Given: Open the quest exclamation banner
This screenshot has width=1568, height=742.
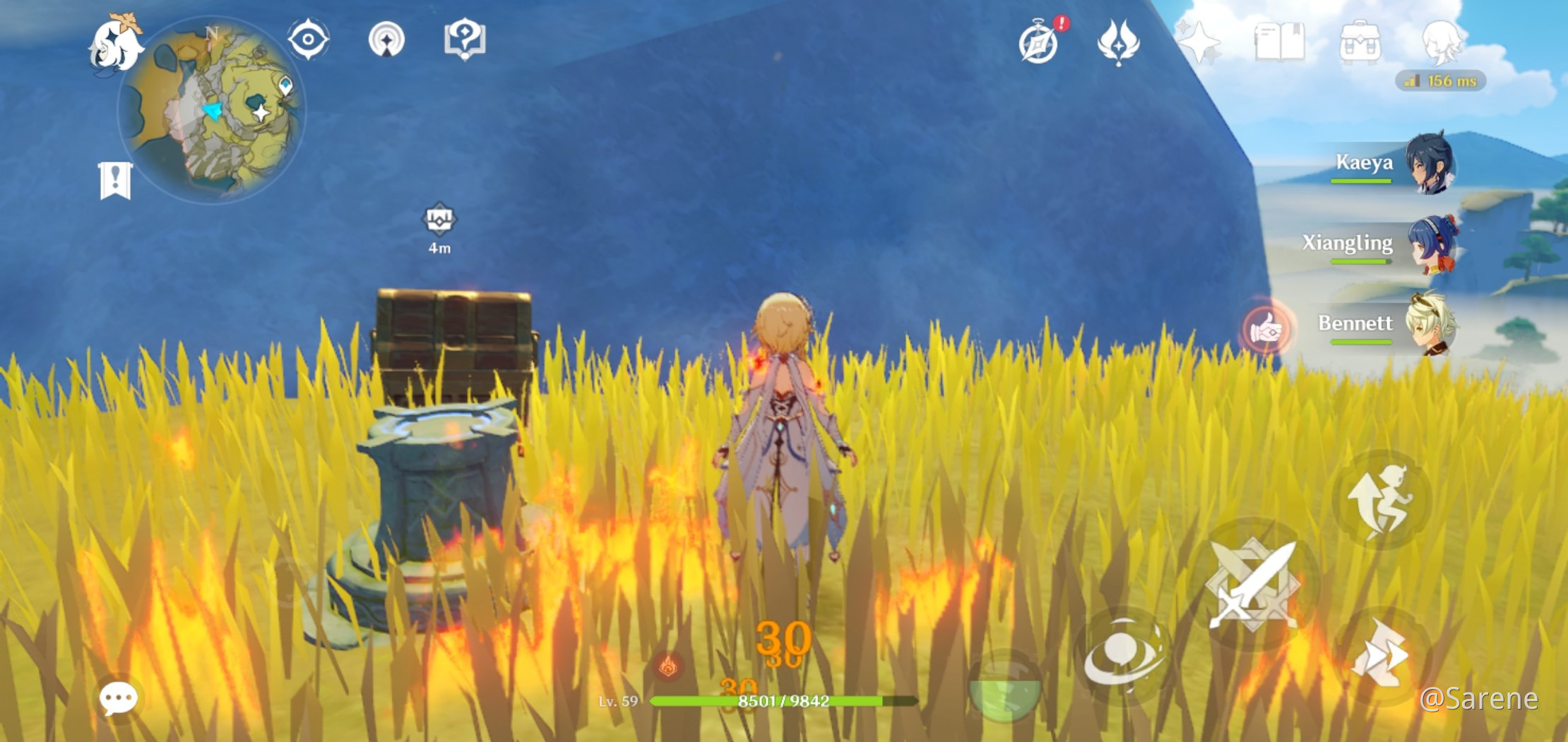Looking at the screenshot, I should point(115,180).
